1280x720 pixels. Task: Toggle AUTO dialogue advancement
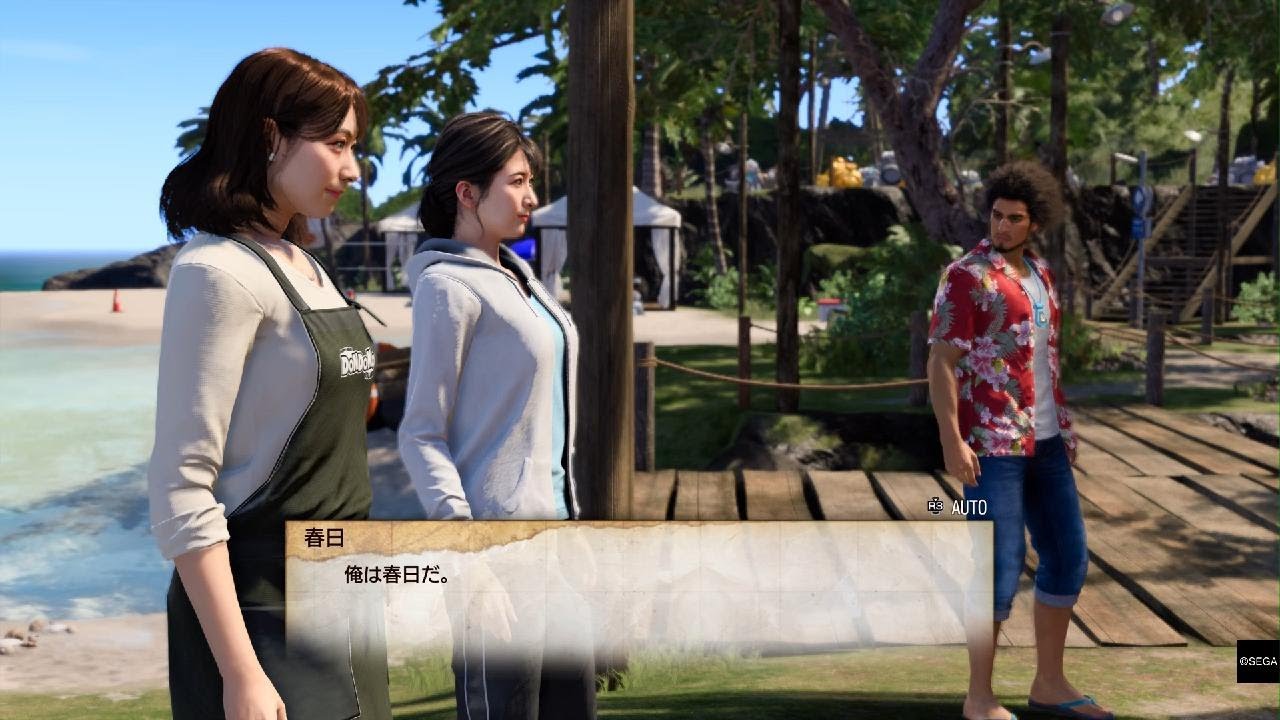tap(967, 509)
